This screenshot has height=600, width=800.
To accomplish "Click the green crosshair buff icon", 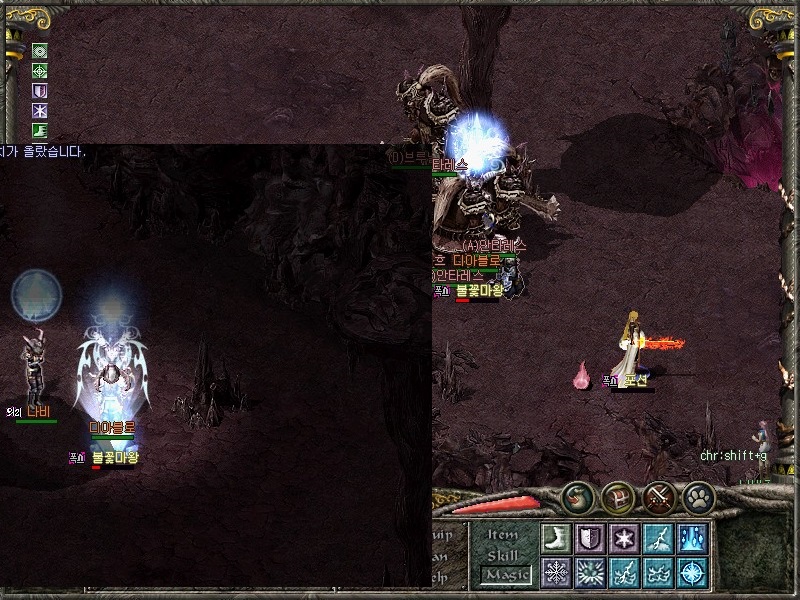I will [x=40, y=71].
